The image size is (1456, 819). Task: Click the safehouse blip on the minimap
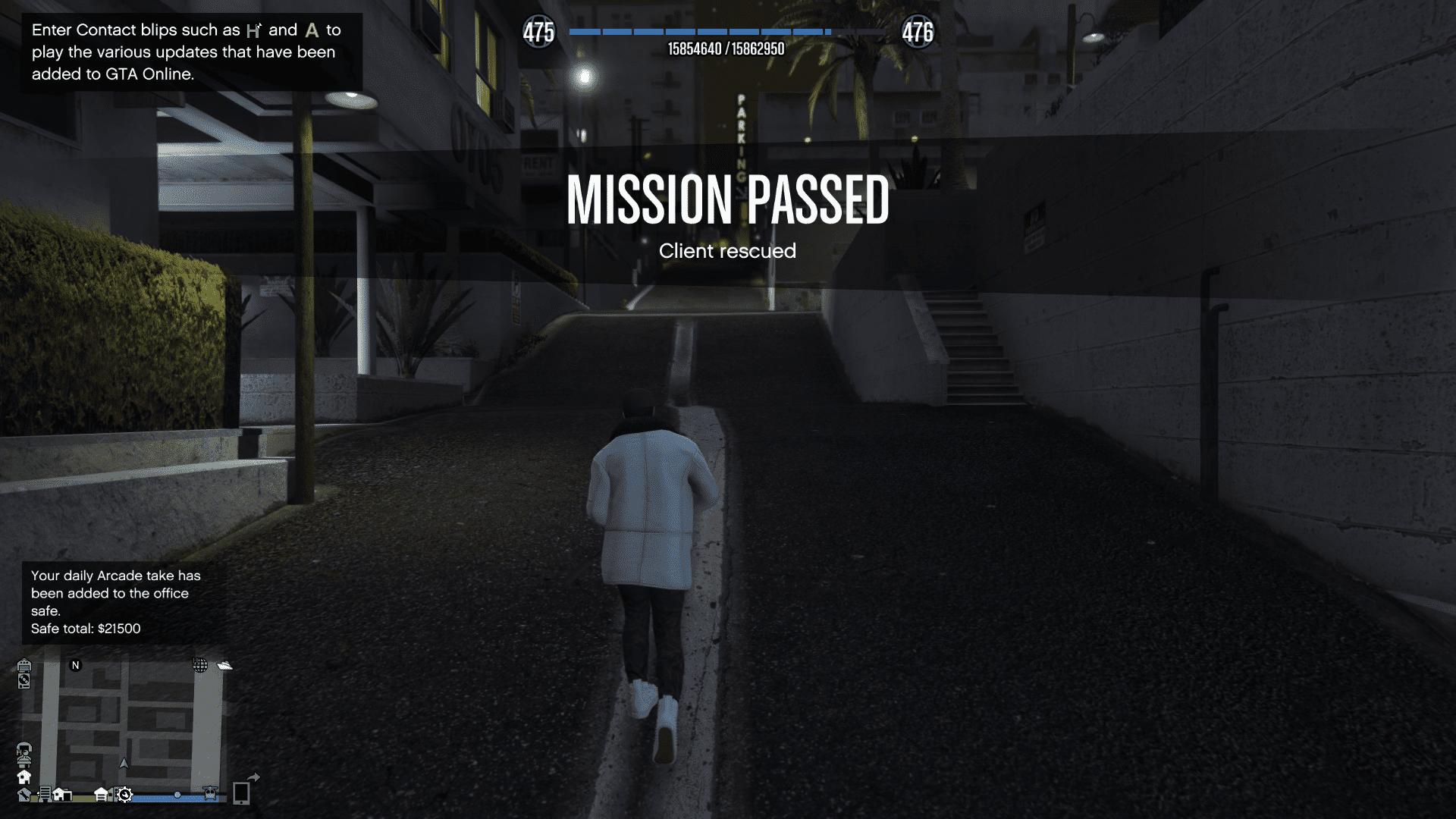pyautogui.click(x=25, y=777)
